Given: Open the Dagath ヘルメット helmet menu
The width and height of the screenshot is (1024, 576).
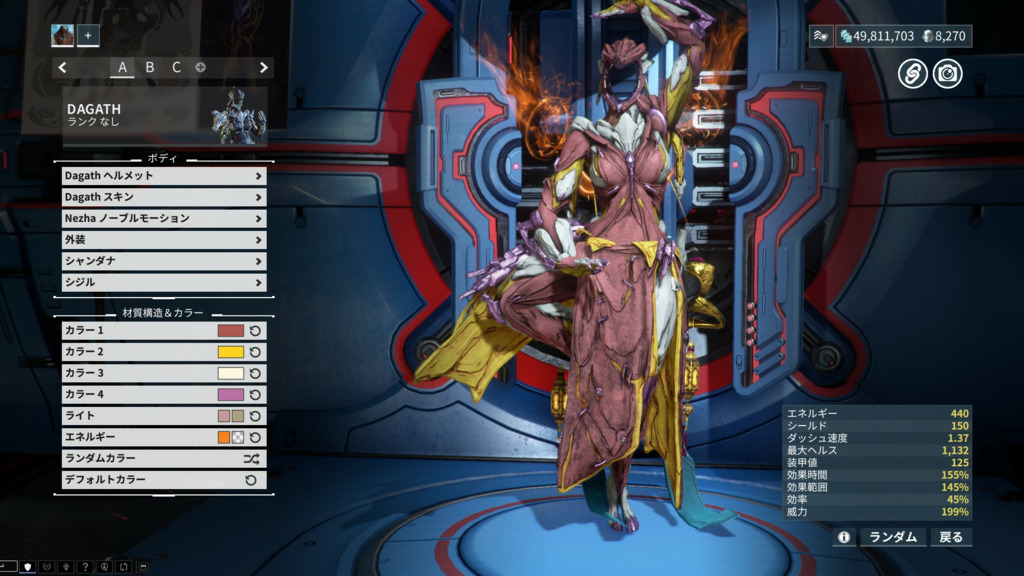Looking at the screenshot, I should pyautogui.click(x=164, y=176).
